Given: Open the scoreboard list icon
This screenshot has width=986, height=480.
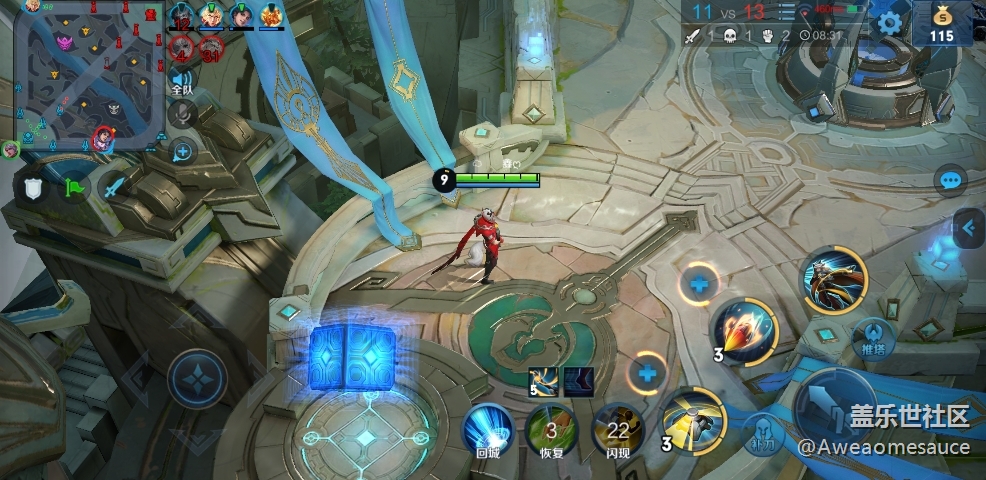Looking at the screenshot, I should pos(787,12).
